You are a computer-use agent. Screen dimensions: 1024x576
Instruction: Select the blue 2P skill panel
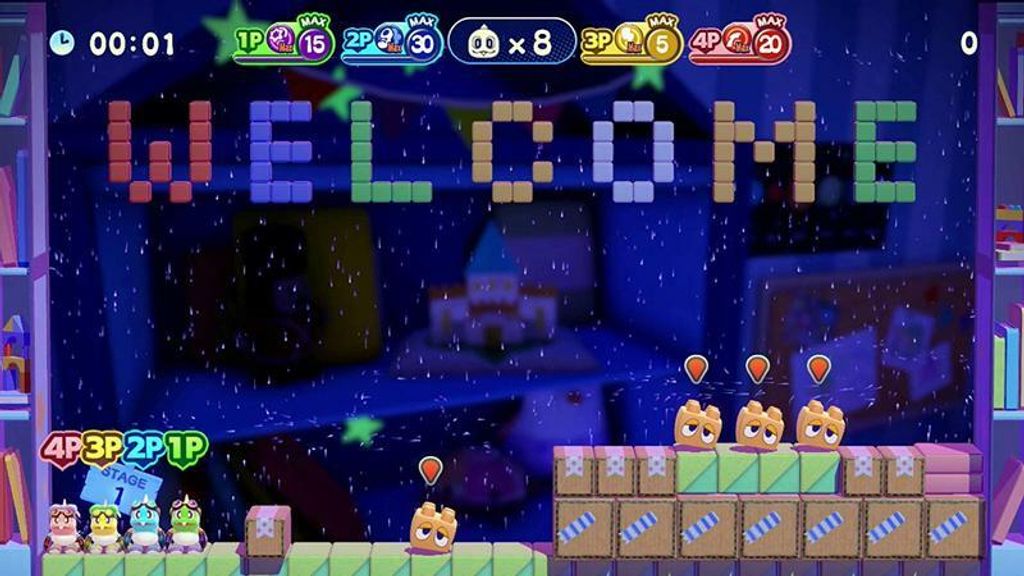393,43
